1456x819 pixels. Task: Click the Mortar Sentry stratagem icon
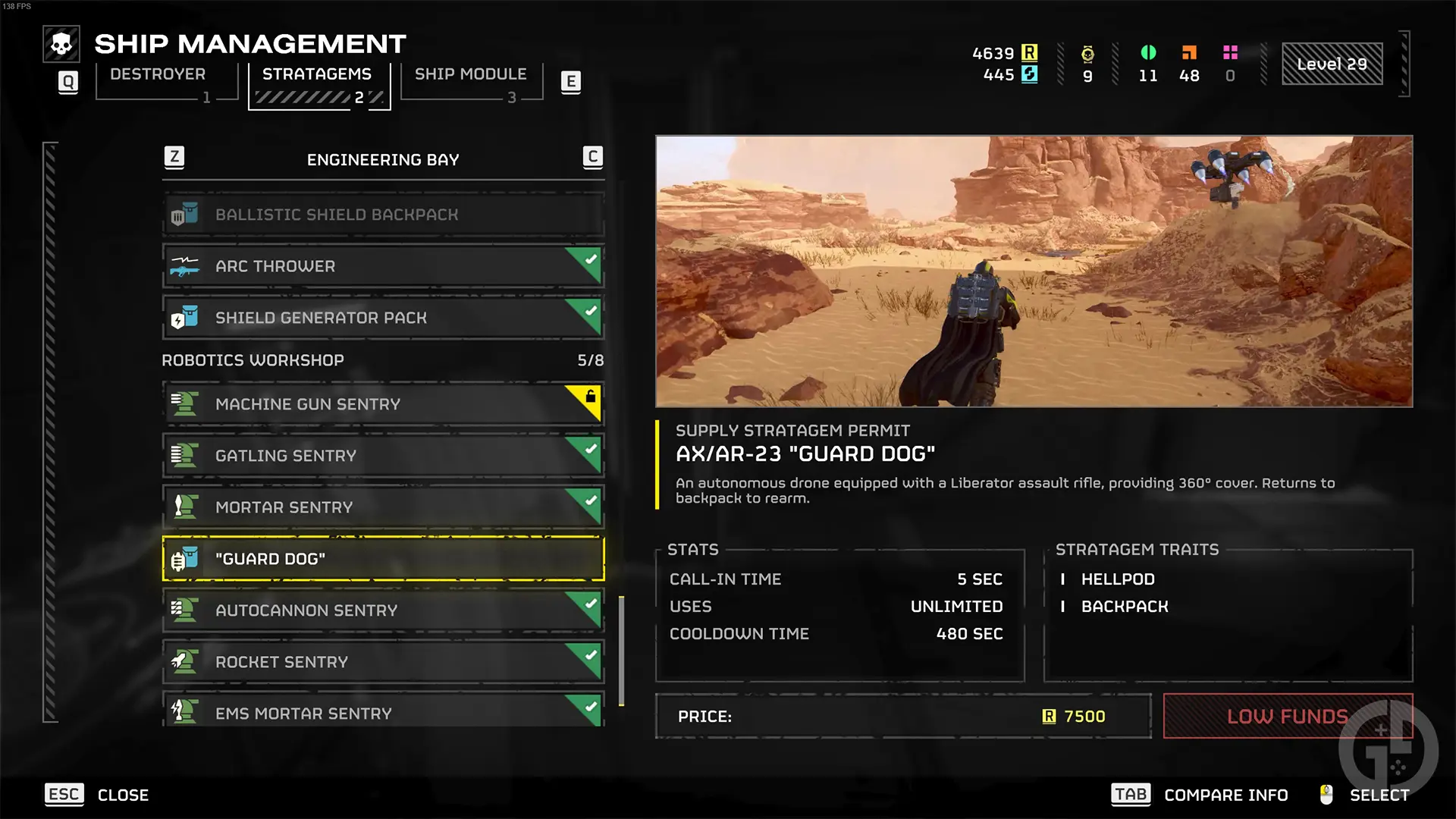184,507
